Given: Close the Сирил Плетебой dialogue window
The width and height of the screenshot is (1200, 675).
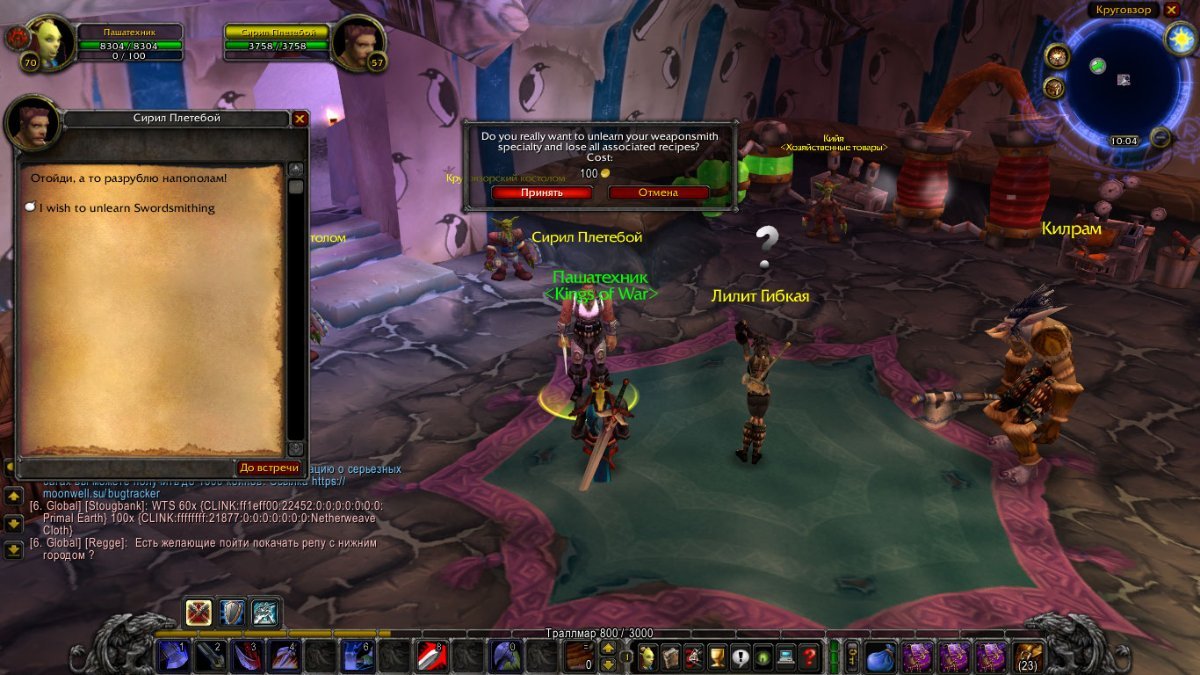Looking at the screenshot, I should 299,118.
